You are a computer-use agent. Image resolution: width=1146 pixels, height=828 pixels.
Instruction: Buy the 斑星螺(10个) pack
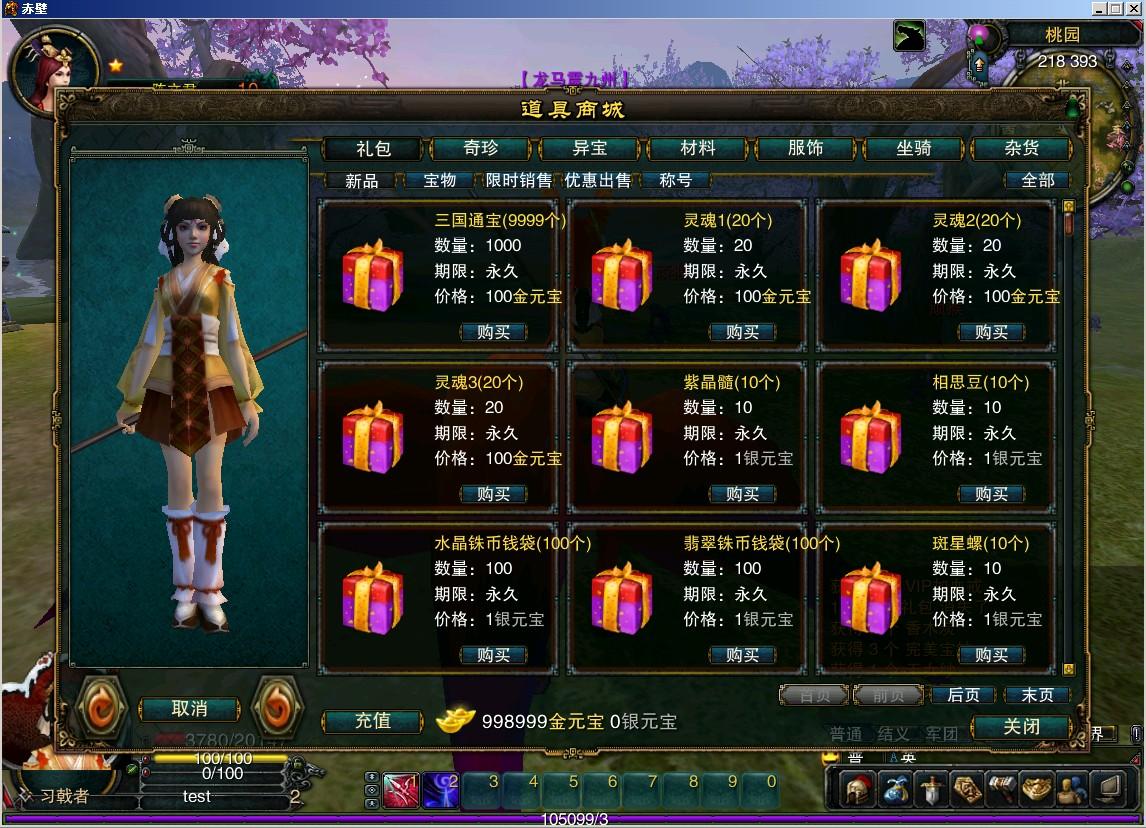click(991, 655)
